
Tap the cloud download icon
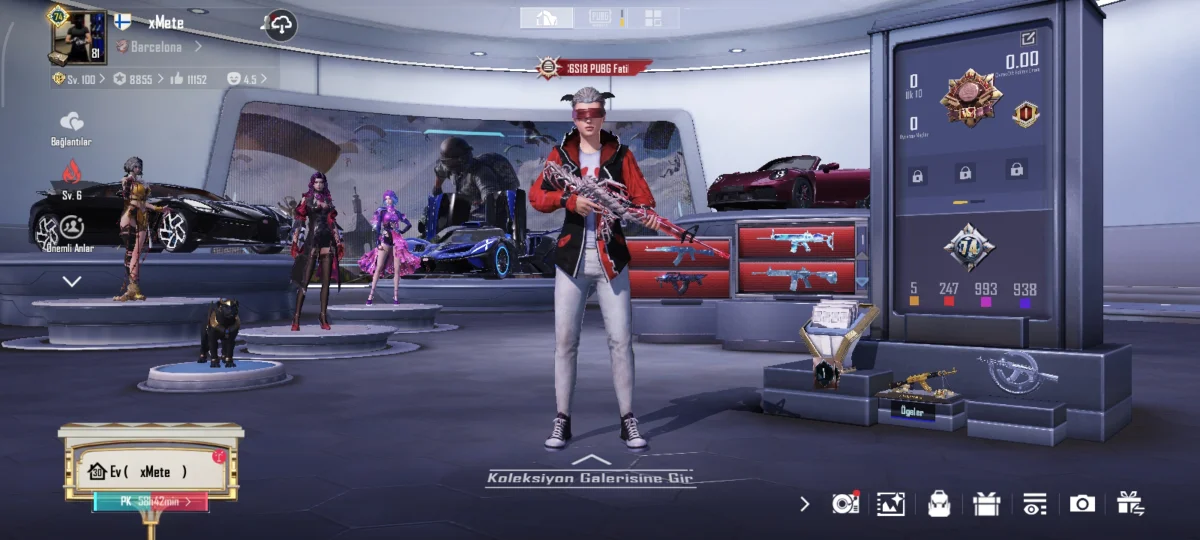(x=281, y=25)
